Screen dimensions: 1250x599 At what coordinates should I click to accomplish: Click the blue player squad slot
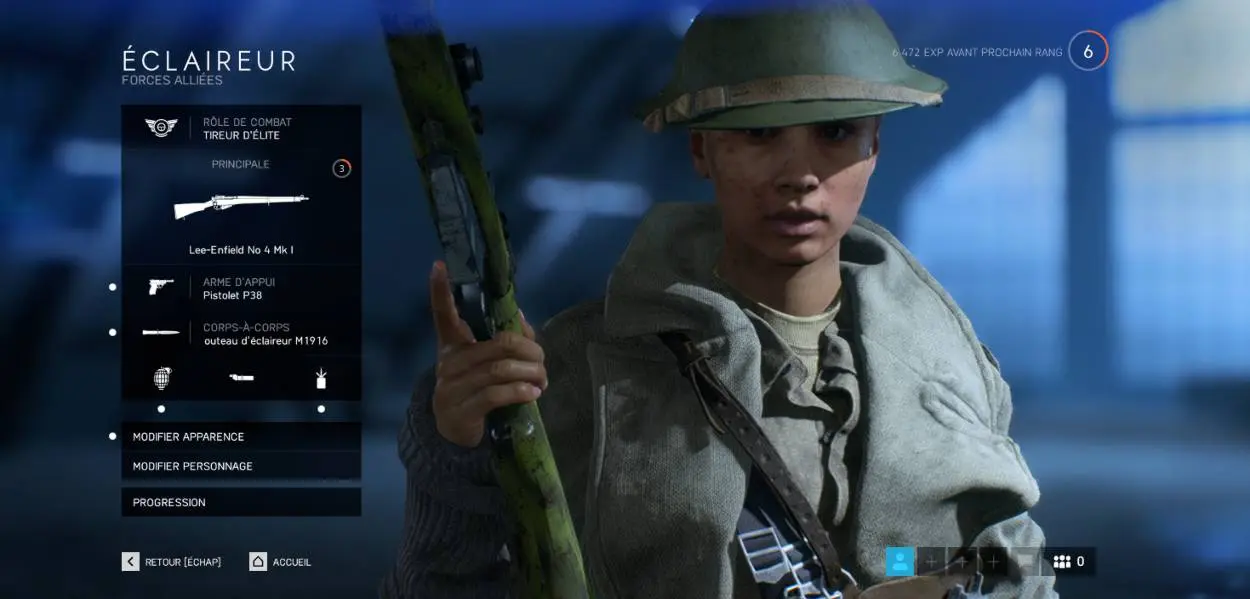coord(900,562)
